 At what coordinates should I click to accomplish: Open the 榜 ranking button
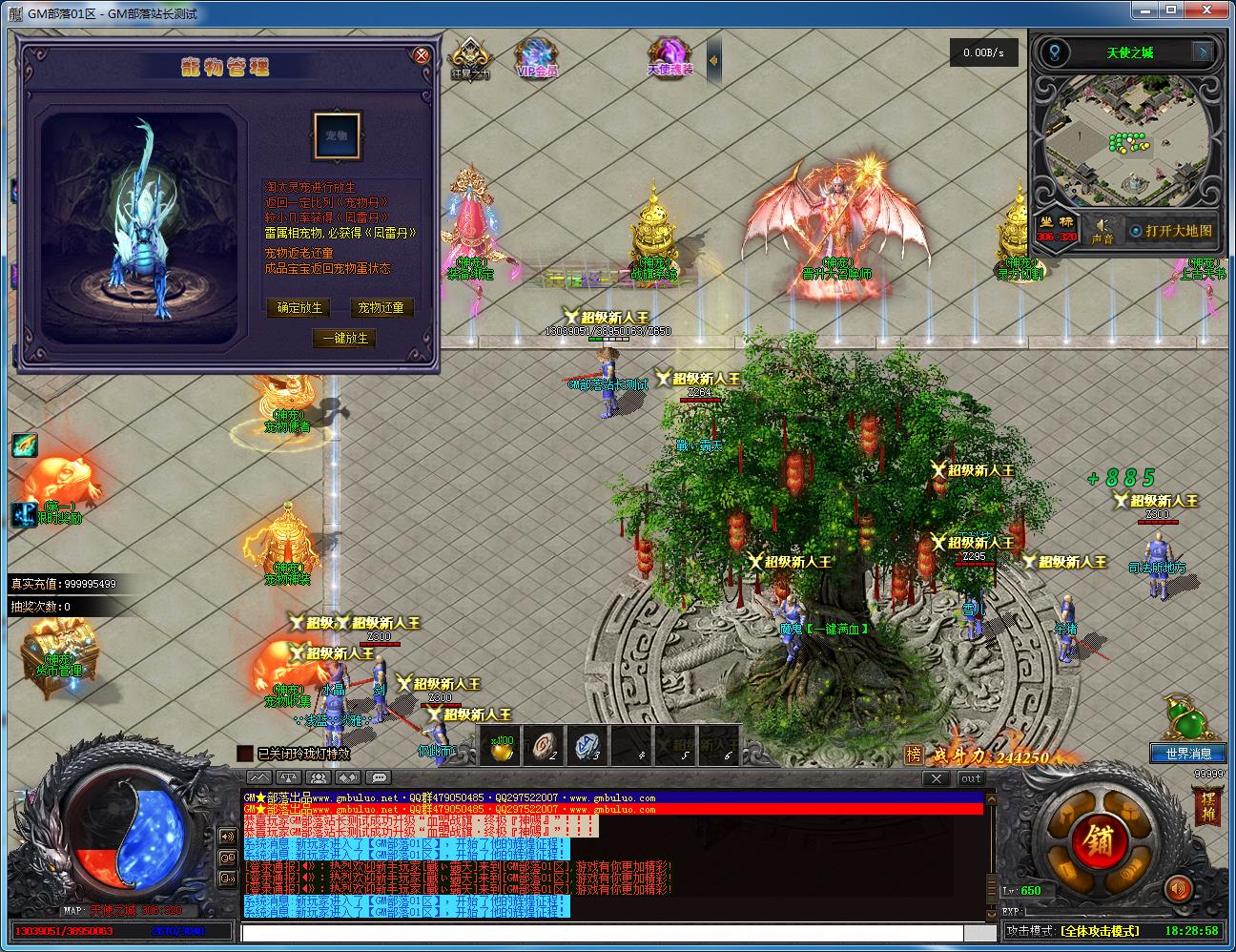click(x=914, y=755)
